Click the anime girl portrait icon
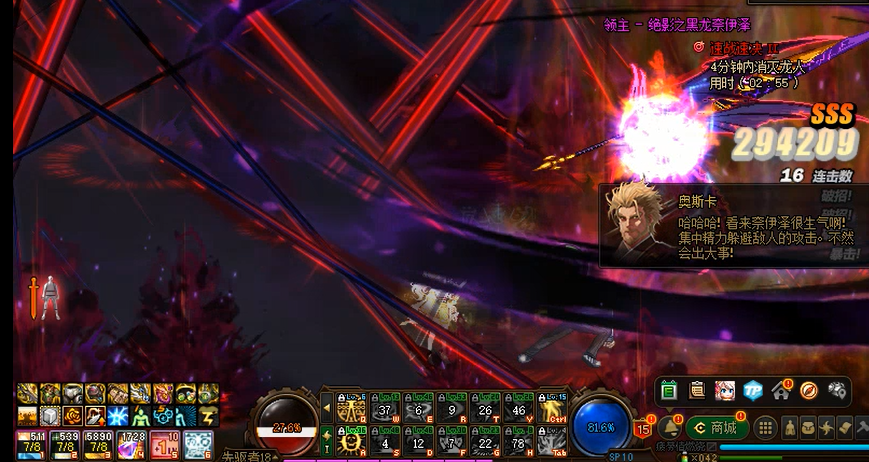Screen dimensions: 869x462 tap(725, 390)
